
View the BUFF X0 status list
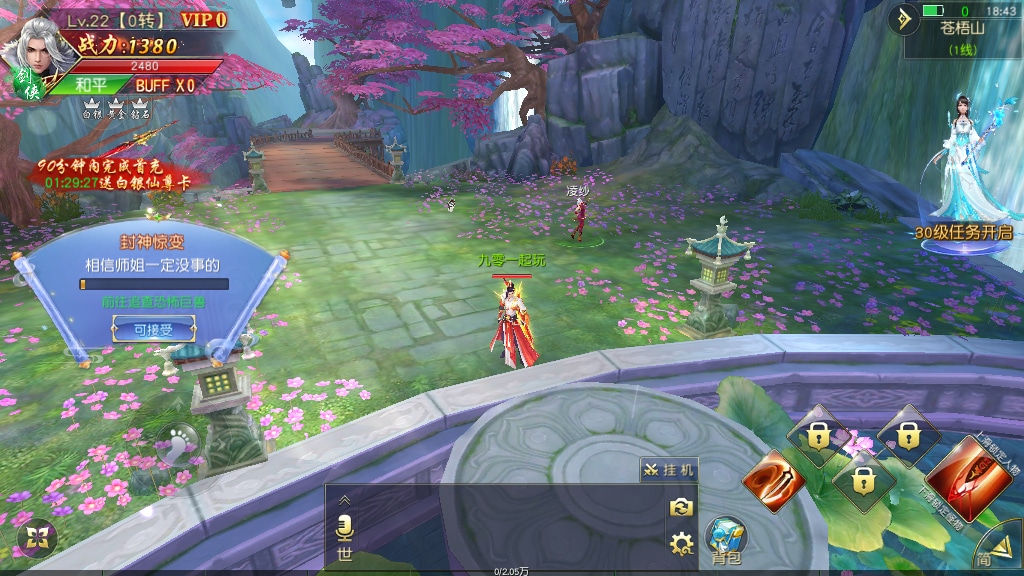165,85
